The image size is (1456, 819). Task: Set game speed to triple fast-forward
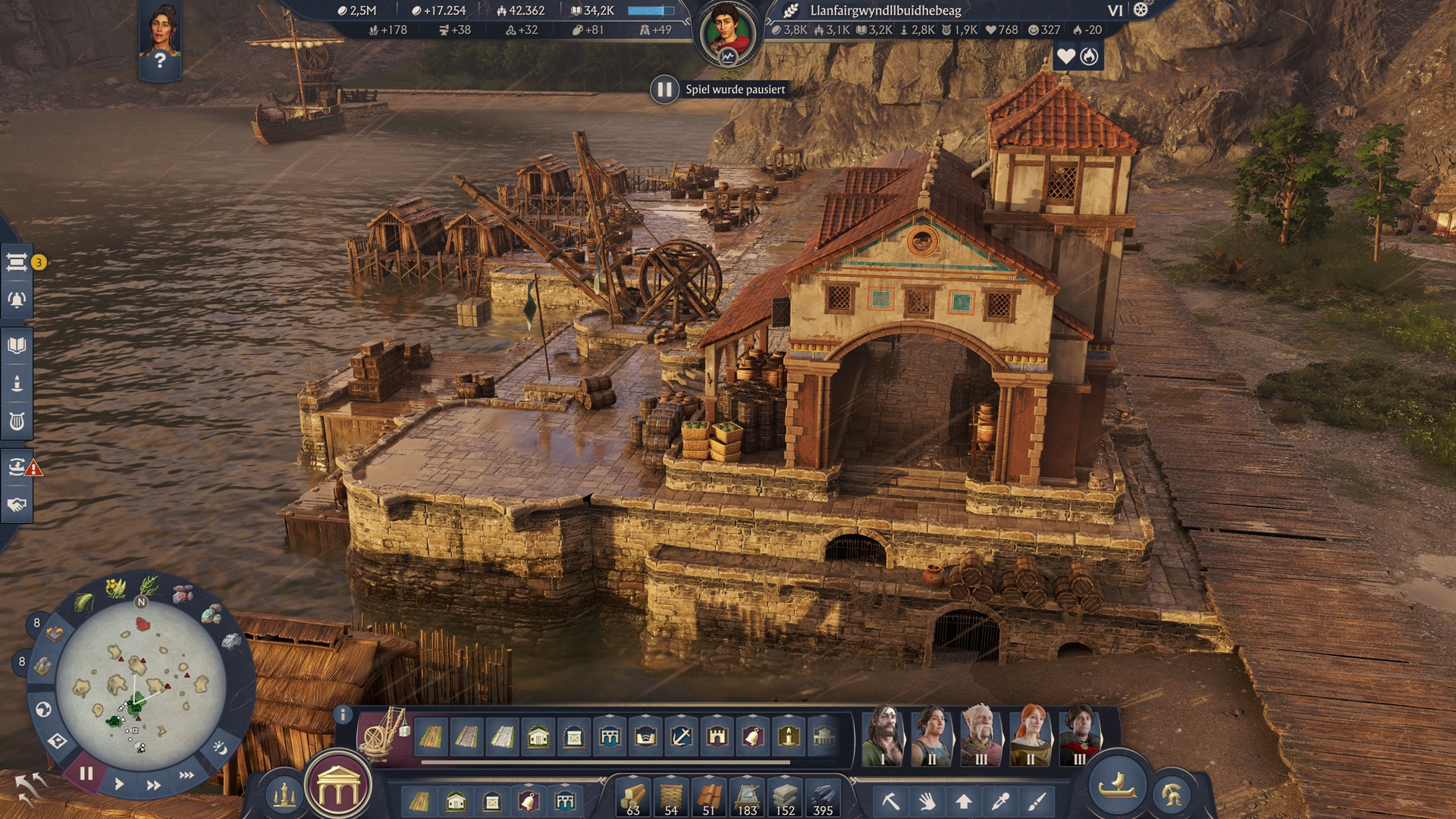coord(187,775)
